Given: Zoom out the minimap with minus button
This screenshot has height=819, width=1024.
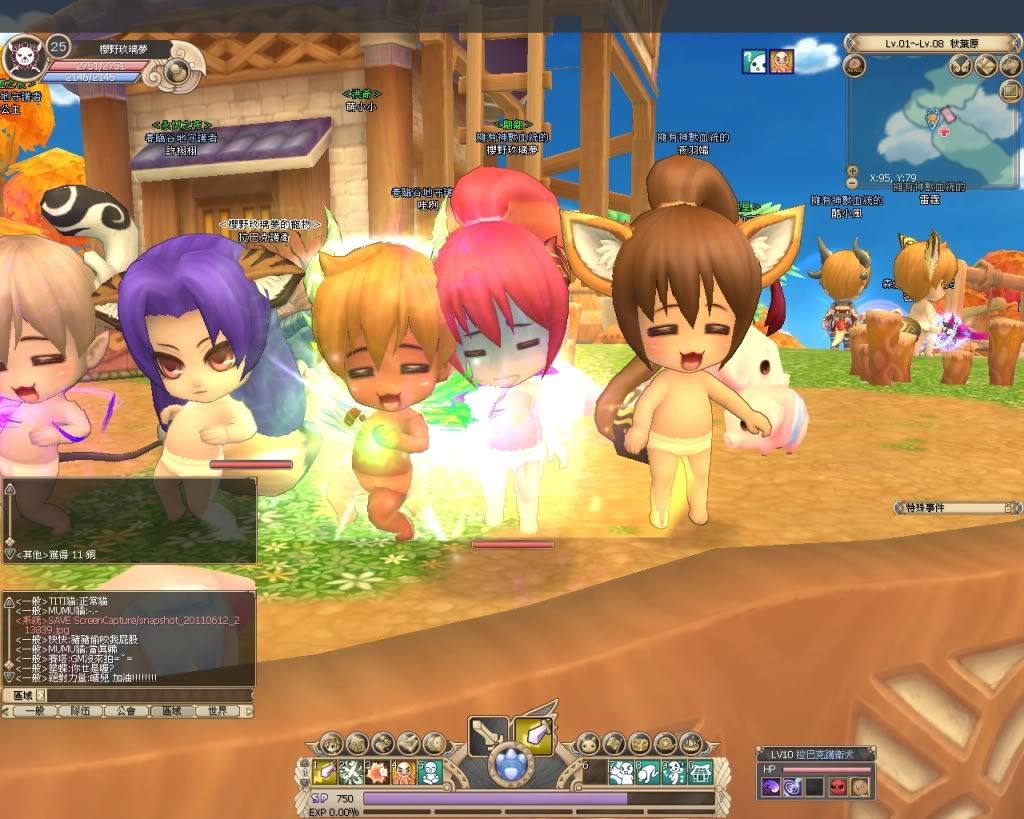Looking at the screenshot, I should click(852, 183).
